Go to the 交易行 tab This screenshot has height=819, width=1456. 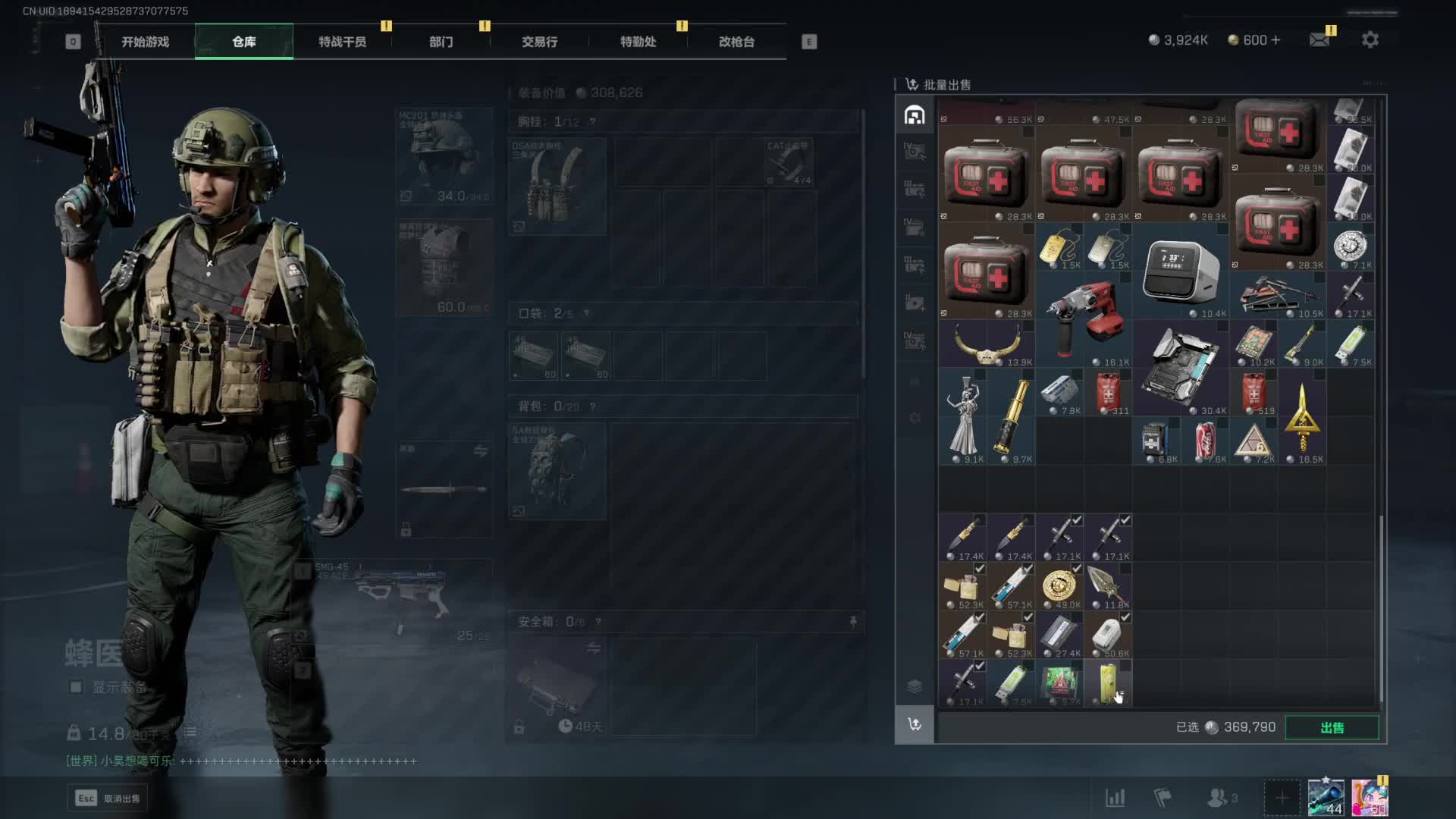pos(539,42)
